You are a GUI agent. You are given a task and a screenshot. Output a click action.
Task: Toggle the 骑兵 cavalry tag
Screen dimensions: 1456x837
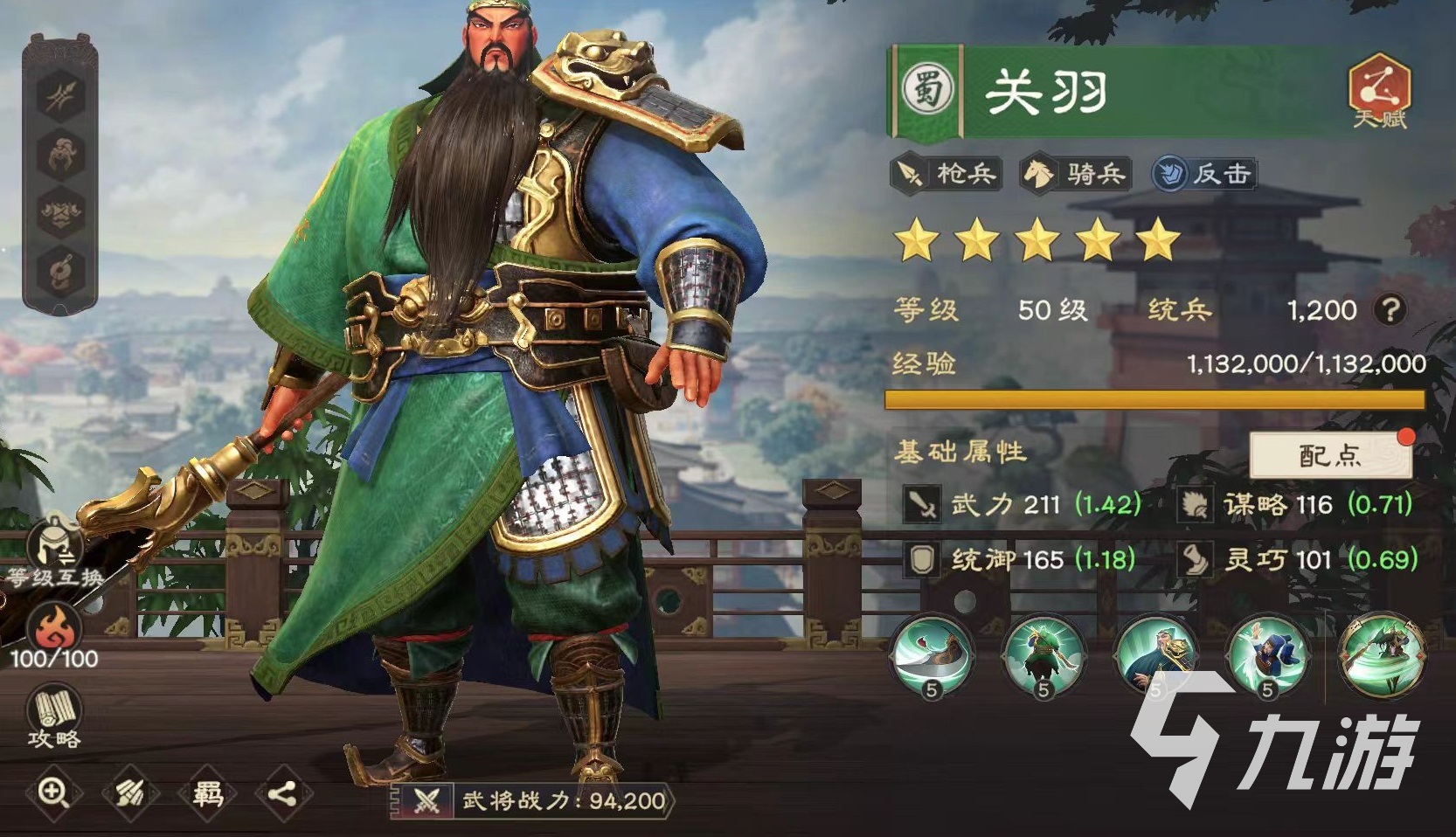[1072, 173]
